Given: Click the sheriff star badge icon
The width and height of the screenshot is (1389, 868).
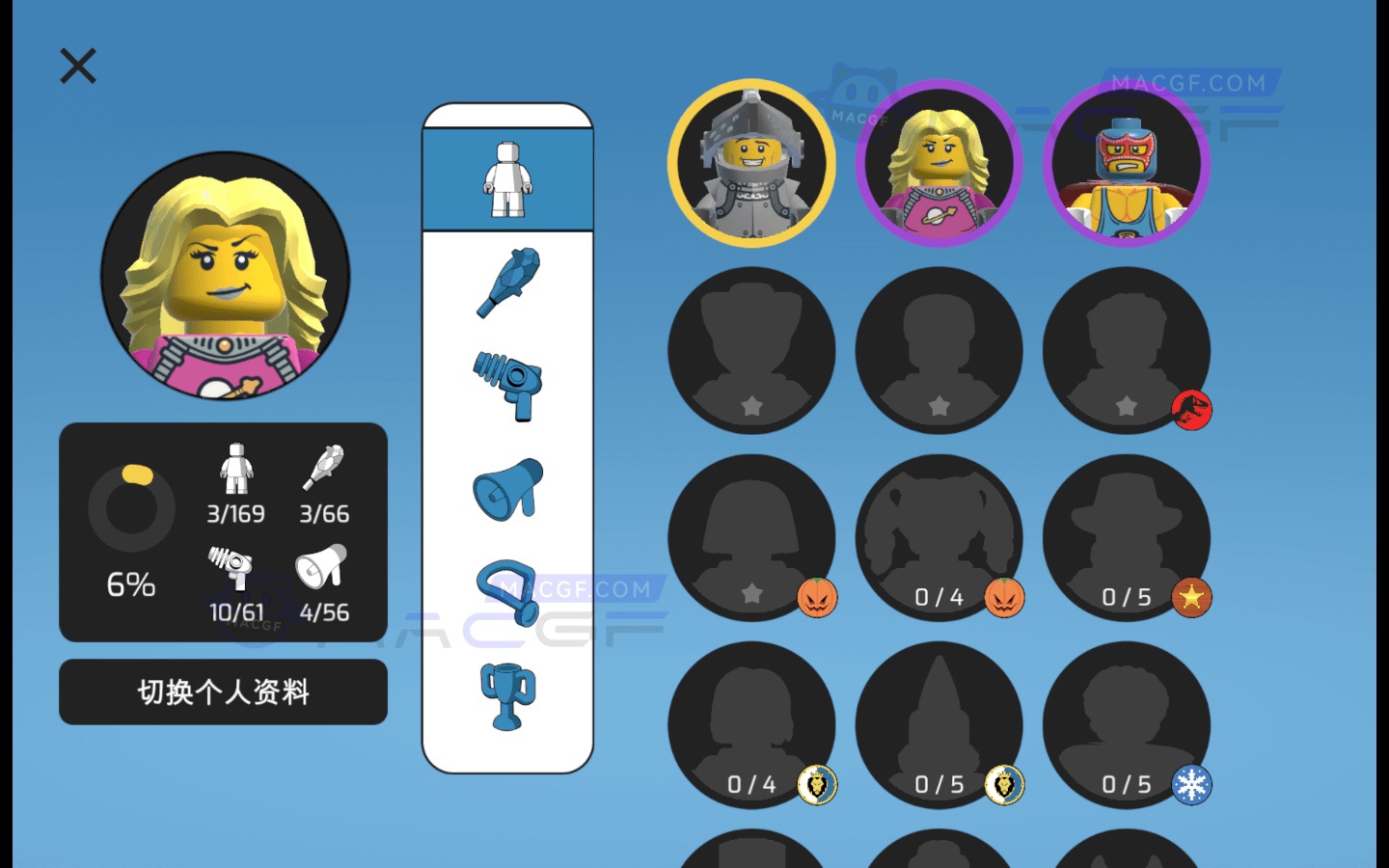Looking at the screenshot, I should coord(1192,597).
